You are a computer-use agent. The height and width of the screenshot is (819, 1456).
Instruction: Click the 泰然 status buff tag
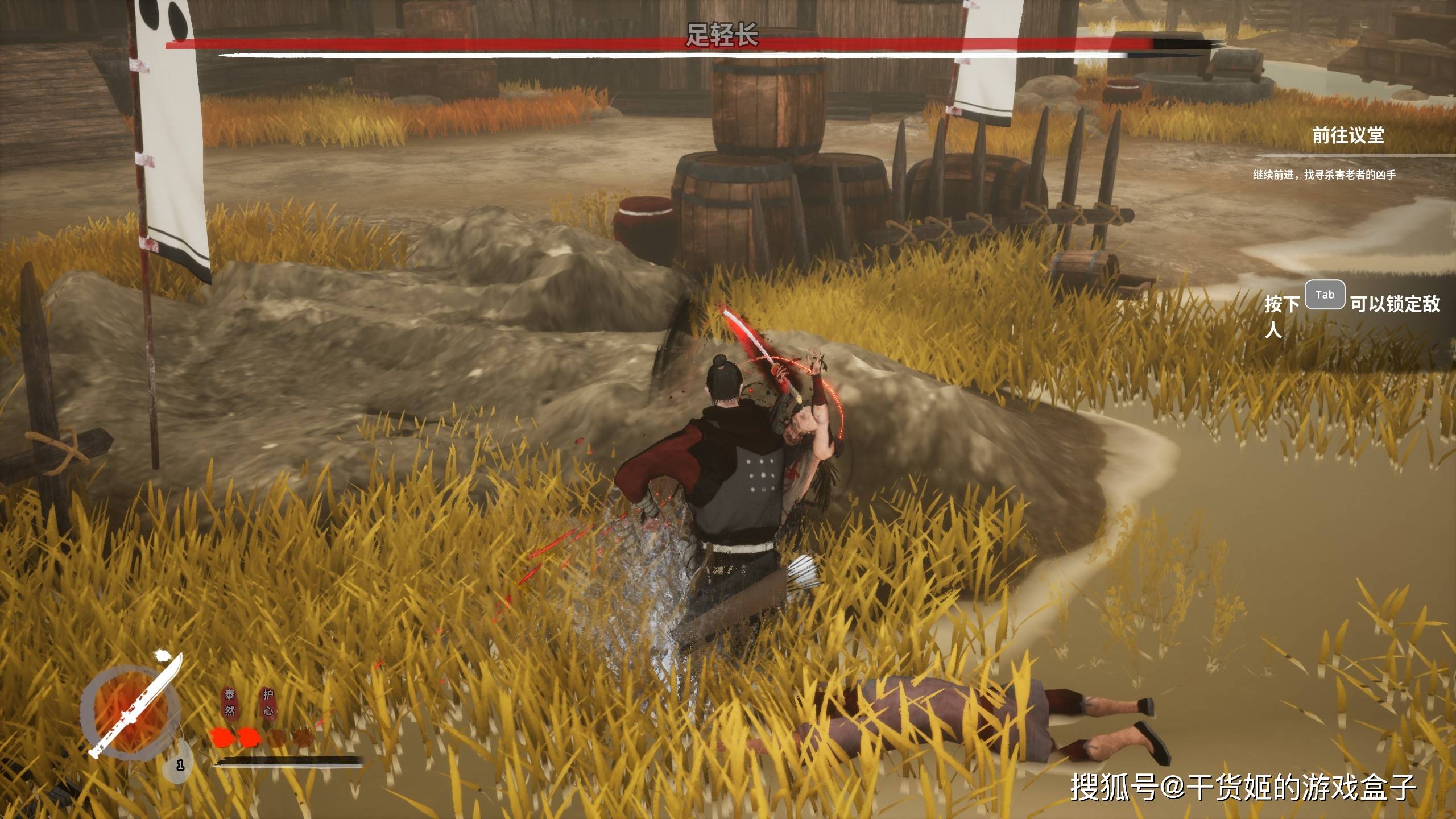[x=230, y=703]
